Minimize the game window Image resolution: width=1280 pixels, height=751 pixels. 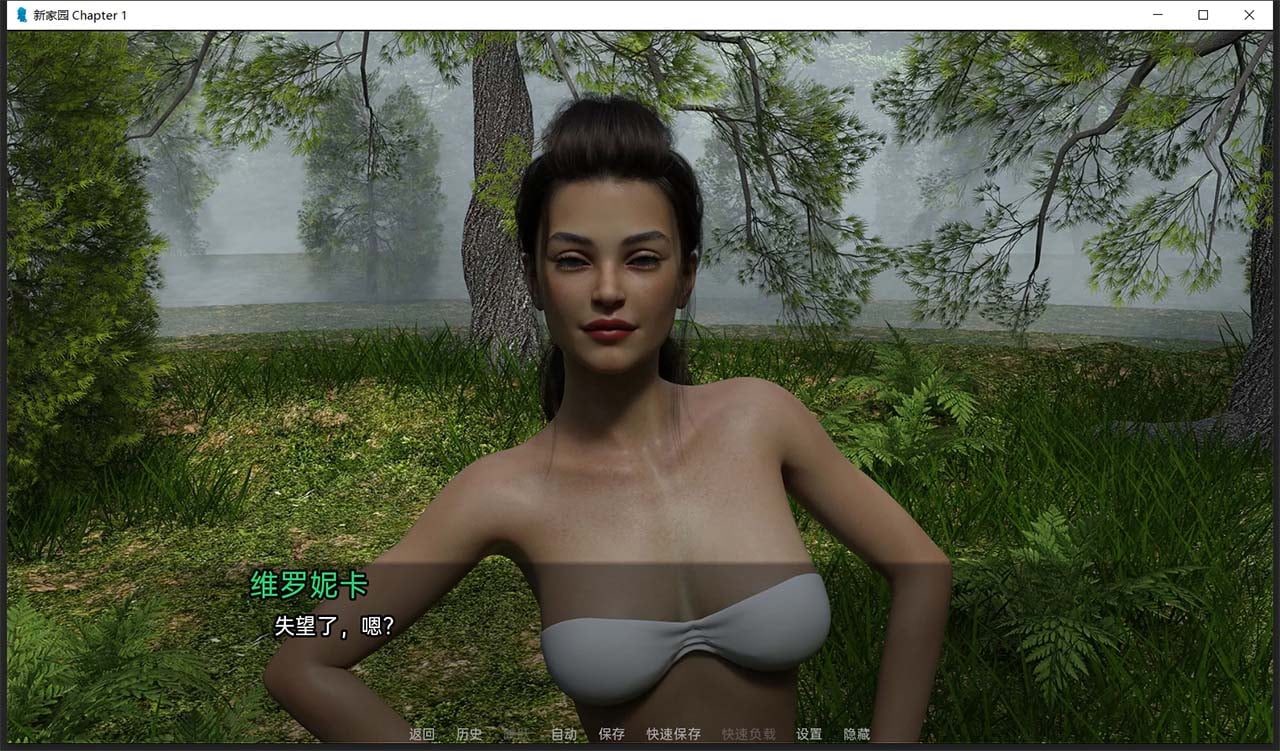pyautogui.click(x=1157, y=15)
